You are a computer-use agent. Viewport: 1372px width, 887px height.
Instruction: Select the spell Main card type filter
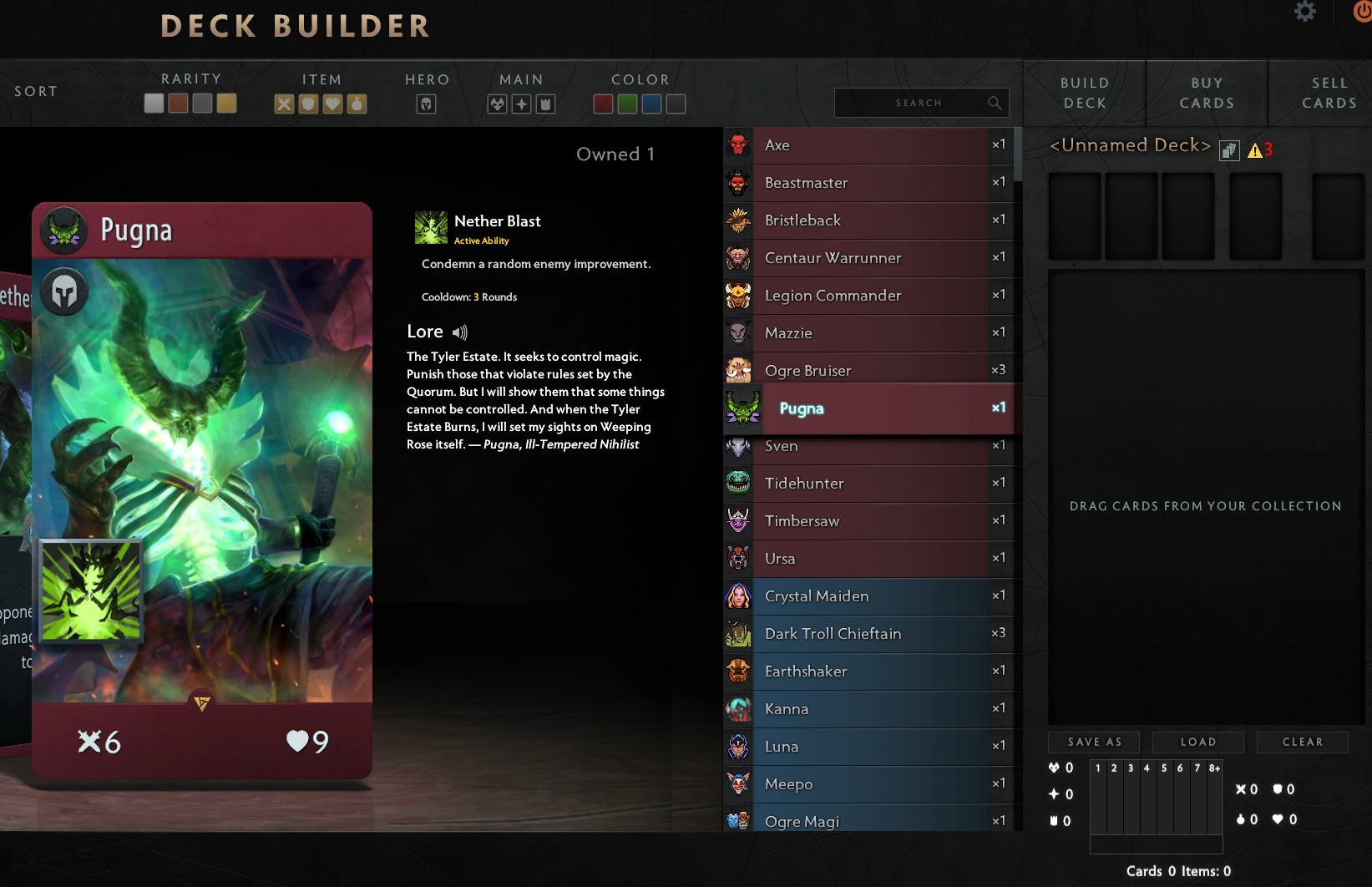click(521, 103)
